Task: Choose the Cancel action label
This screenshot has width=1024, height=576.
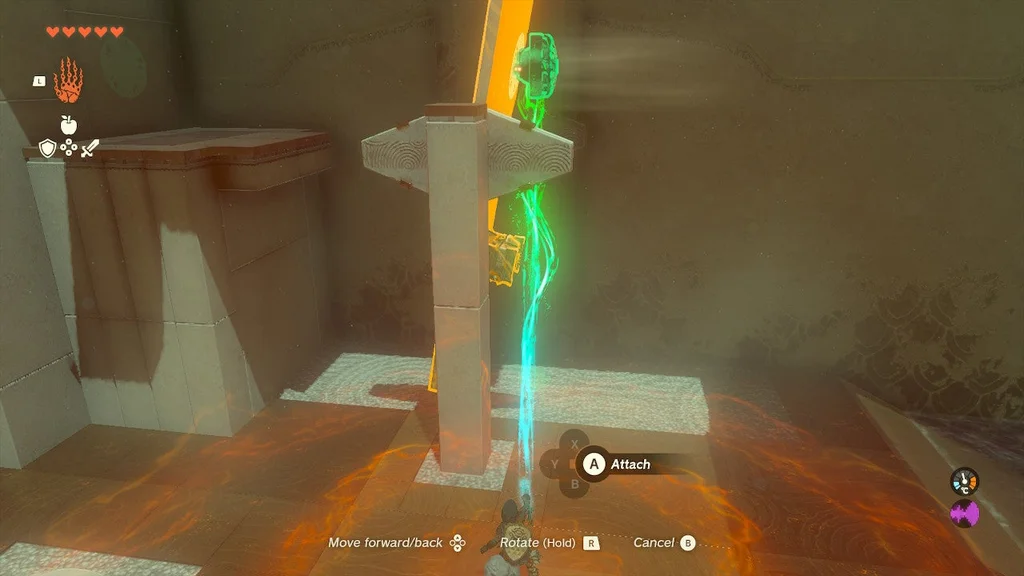Action: tap(653, 543)
